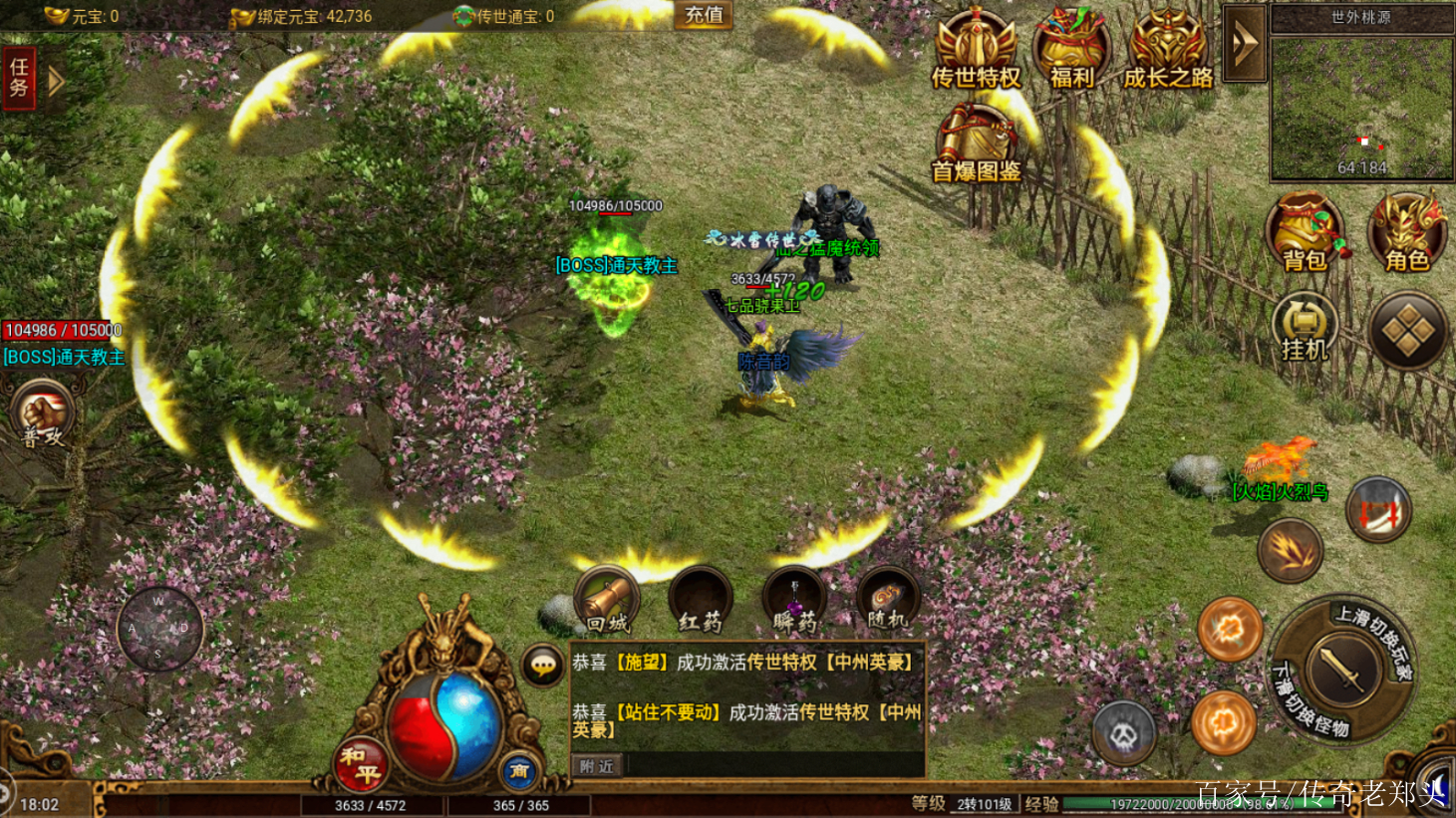The width and height of the screenshot is (1456, 818).
Task: Toggle 挂机 auto-battle
Action: coord(1305,327)
